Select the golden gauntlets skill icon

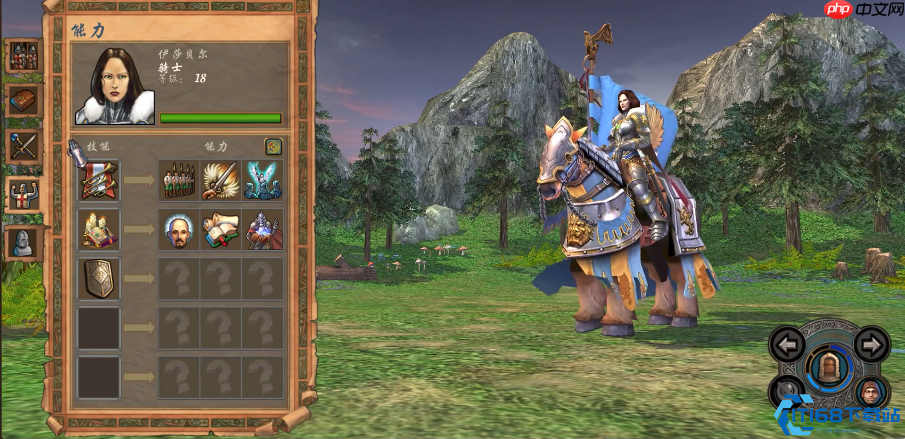tap(99, 229)
